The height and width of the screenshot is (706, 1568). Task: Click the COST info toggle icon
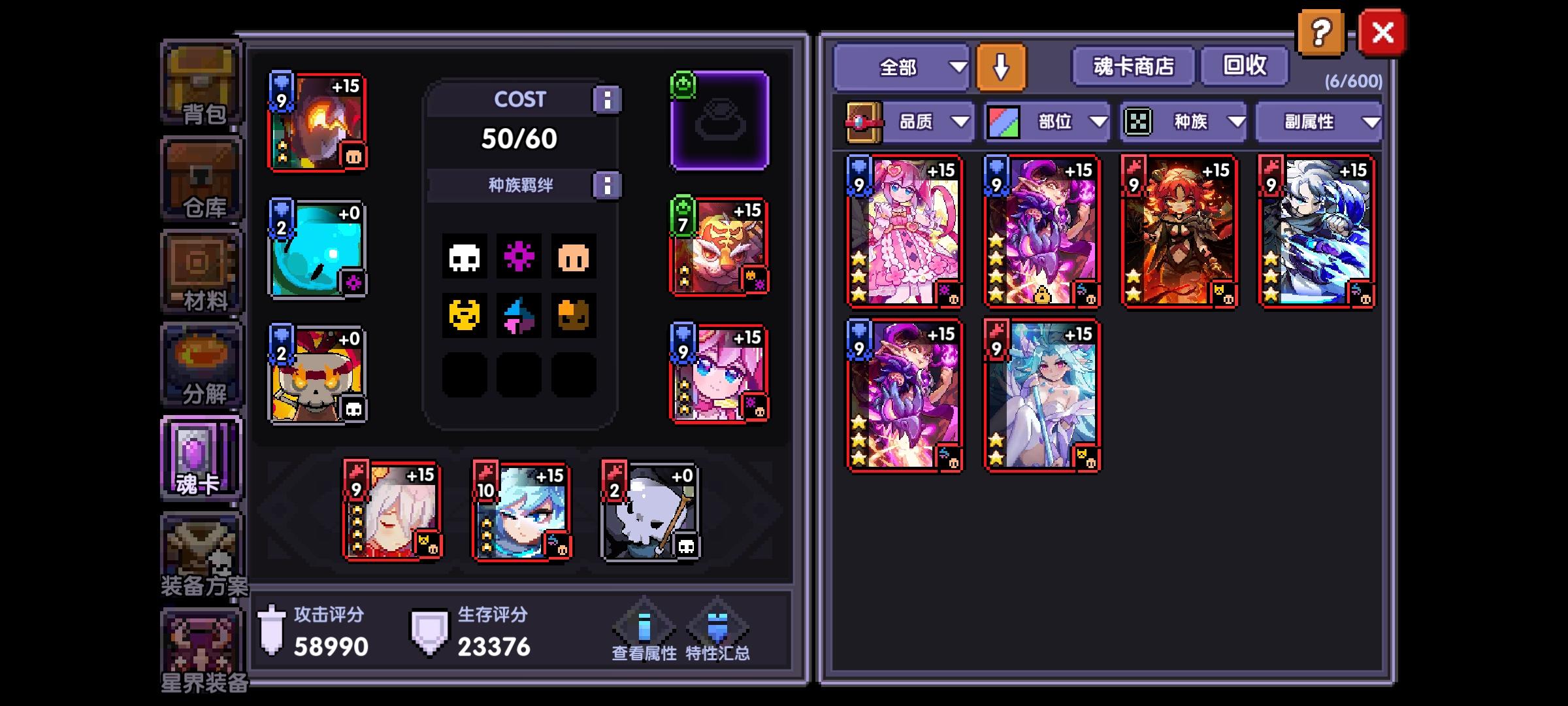point(608,99)
